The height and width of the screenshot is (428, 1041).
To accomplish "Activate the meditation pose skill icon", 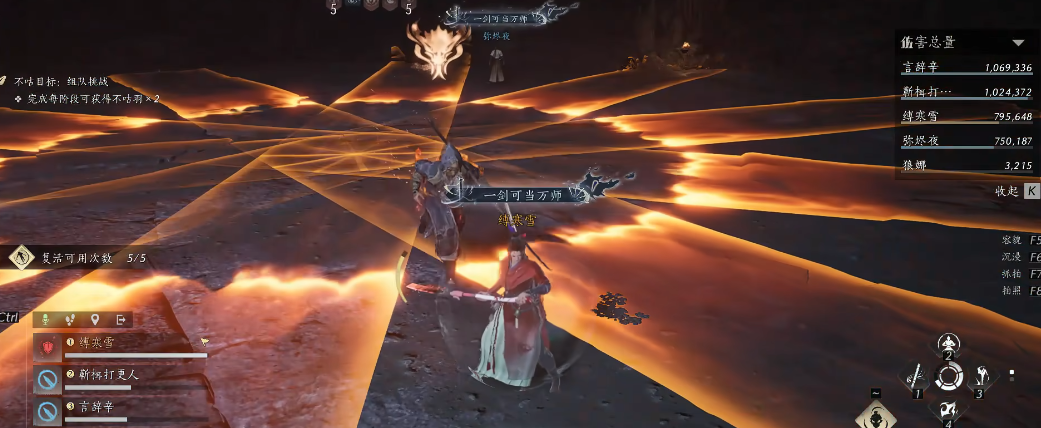I will pyautogui.click(x=948, y=341).
